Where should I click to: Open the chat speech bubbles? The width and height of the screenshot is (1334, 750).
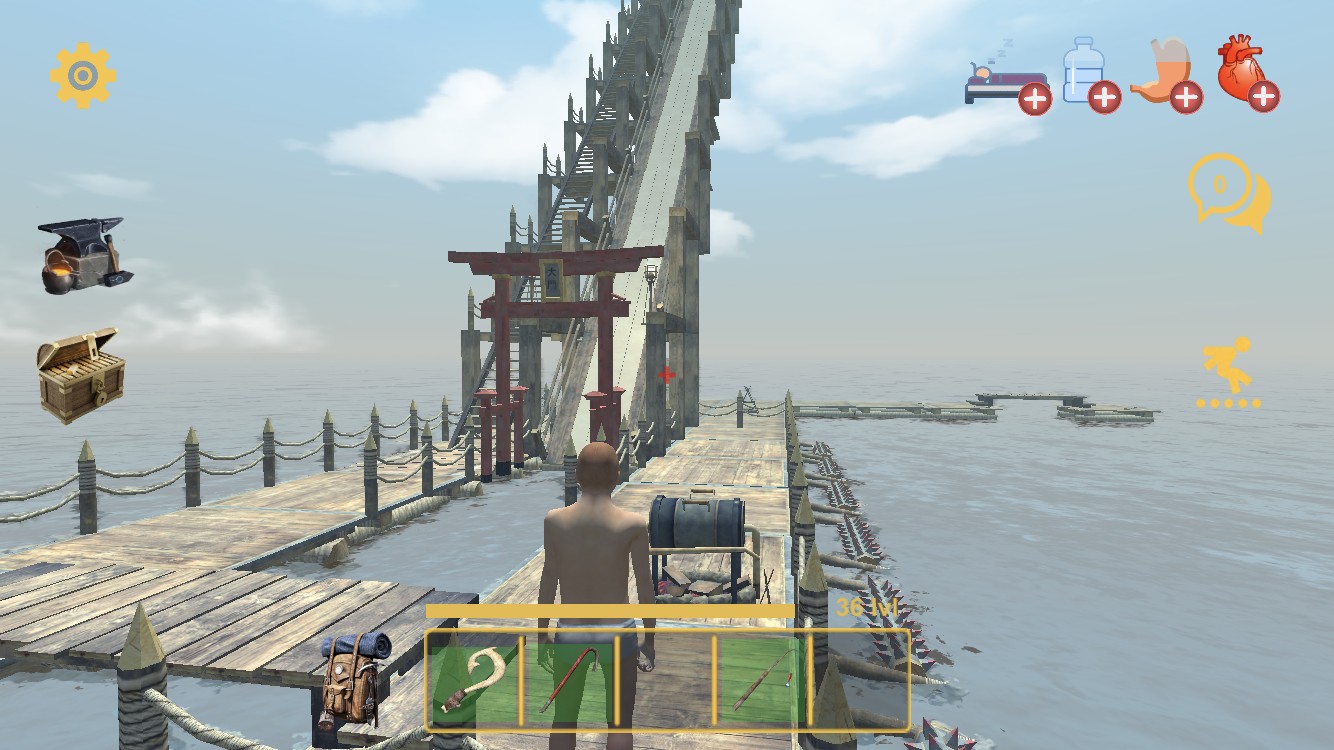click(x=1228, y=192)
